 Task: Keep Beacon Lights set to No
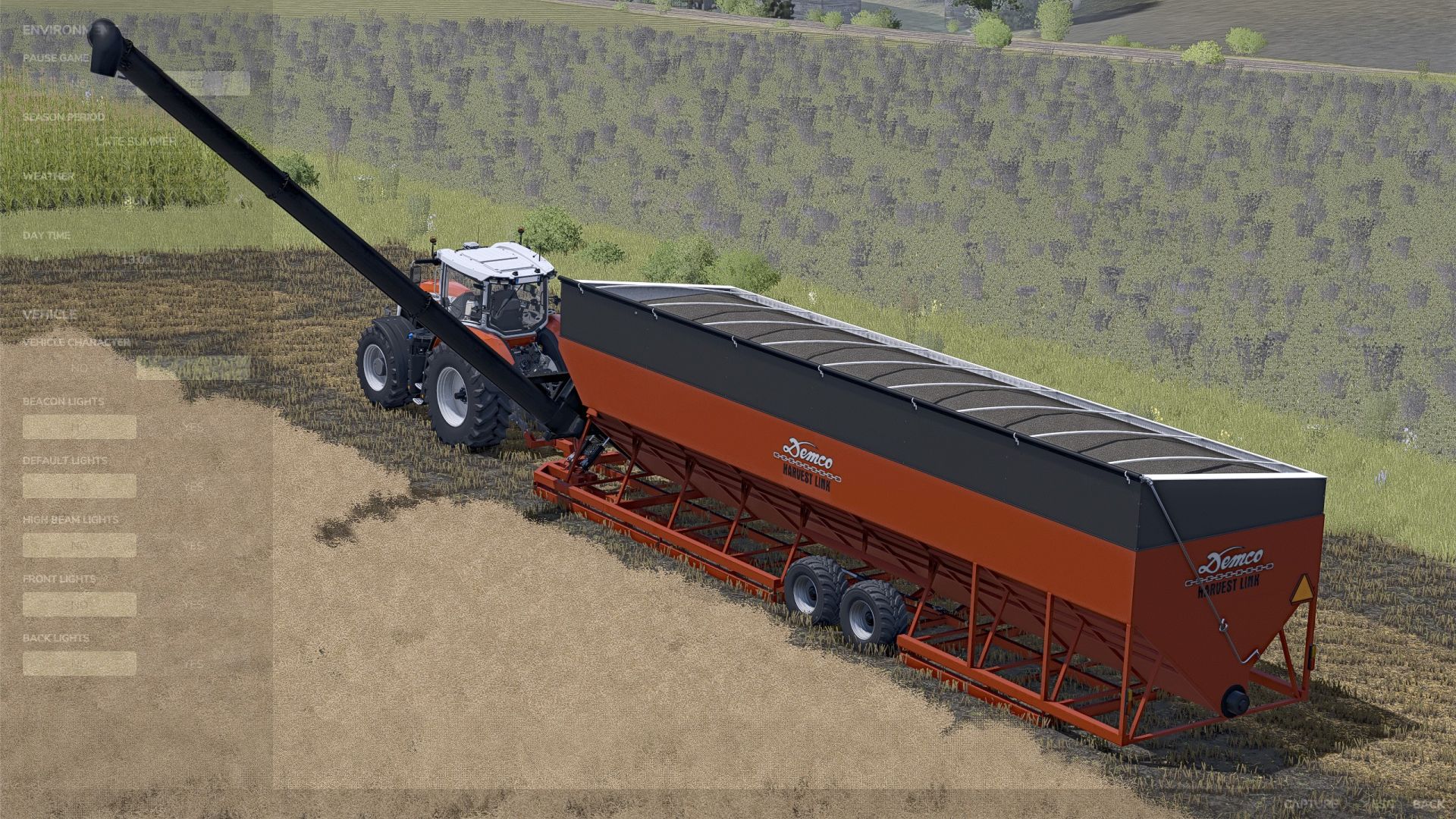pos(79,427)
